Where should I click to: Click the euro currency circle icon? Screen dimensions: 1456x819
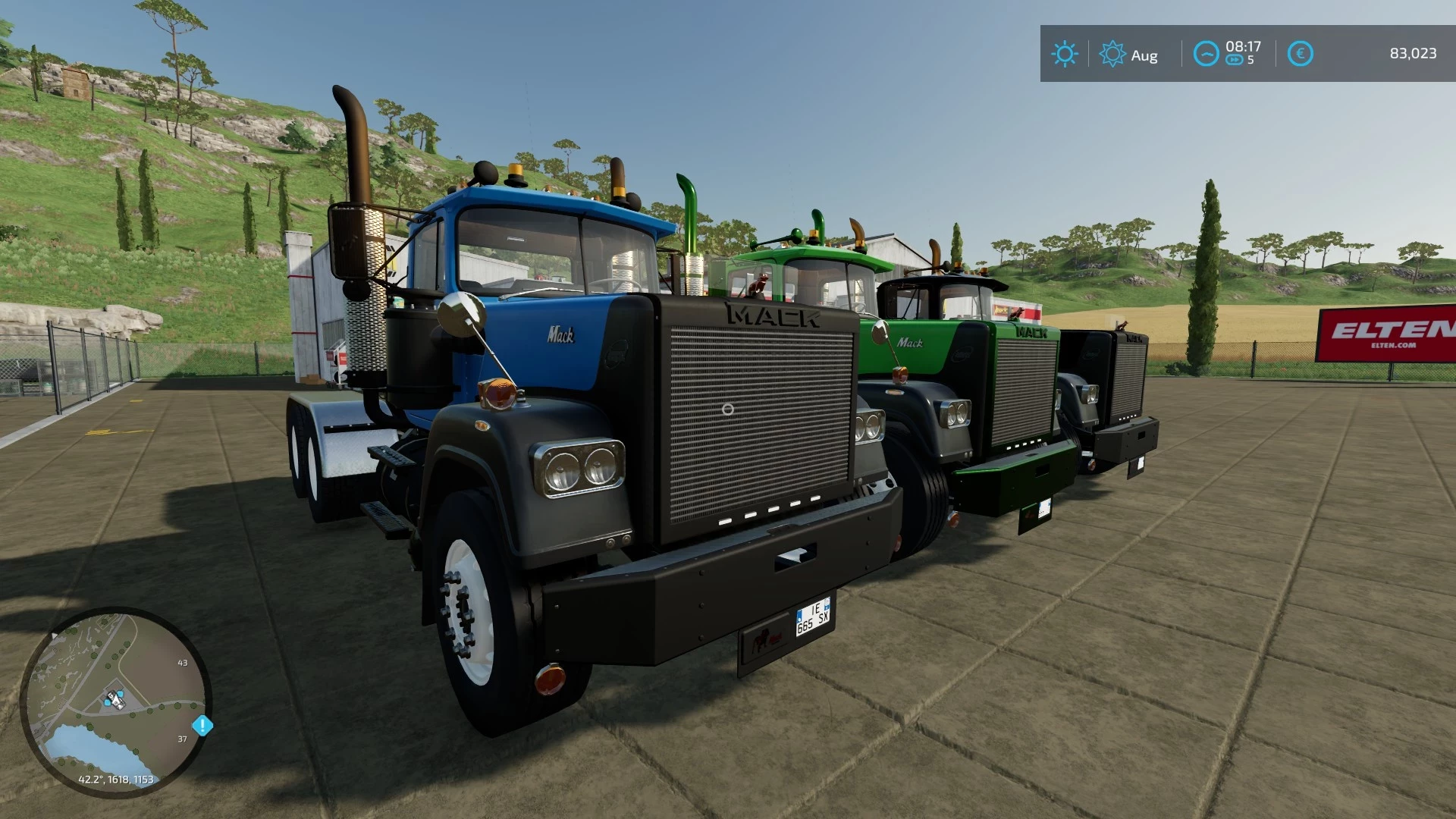[x=1299, y=54]
